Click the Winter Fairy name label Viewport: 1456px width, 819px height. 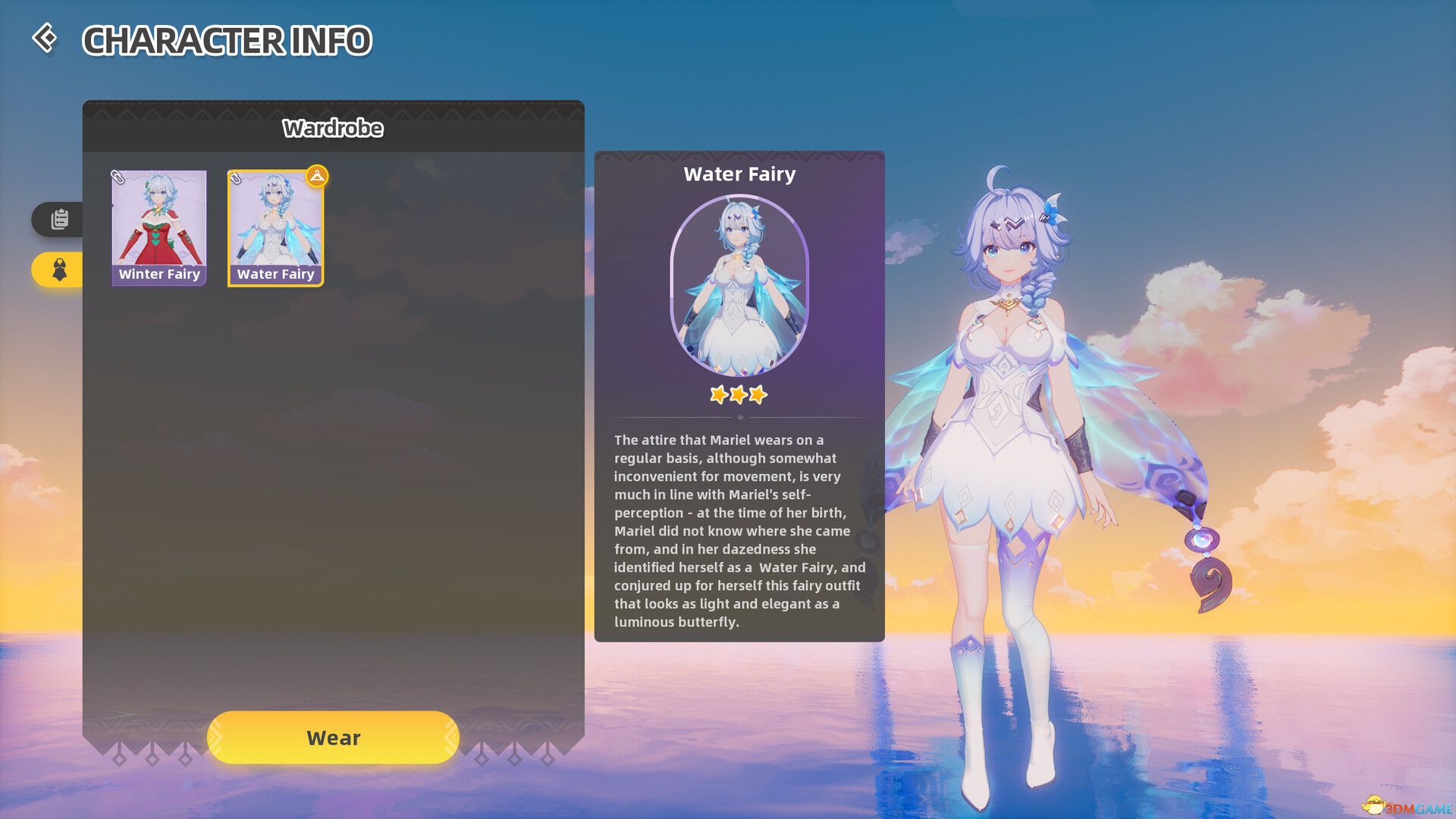coord(158,274)
